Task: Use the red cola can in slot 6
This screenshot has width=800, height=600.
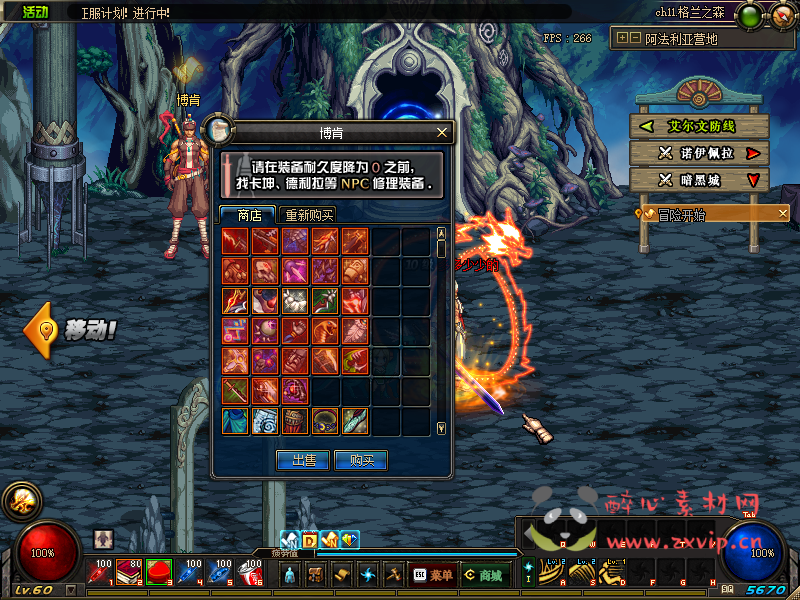Action: (x=251, y=573)
